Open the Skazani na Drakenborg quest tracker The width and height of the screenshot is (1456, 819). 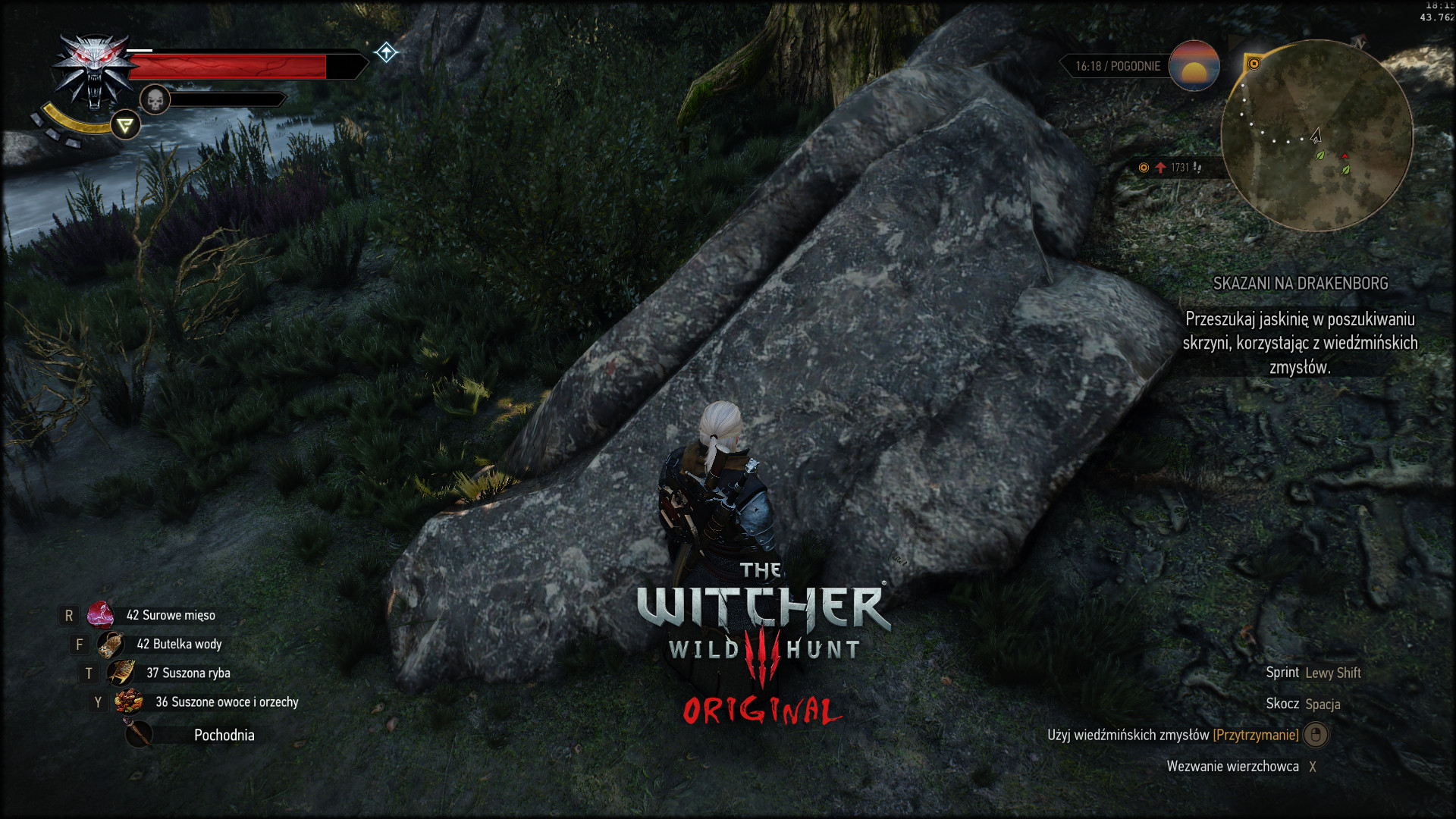(x=1300, y=284)
